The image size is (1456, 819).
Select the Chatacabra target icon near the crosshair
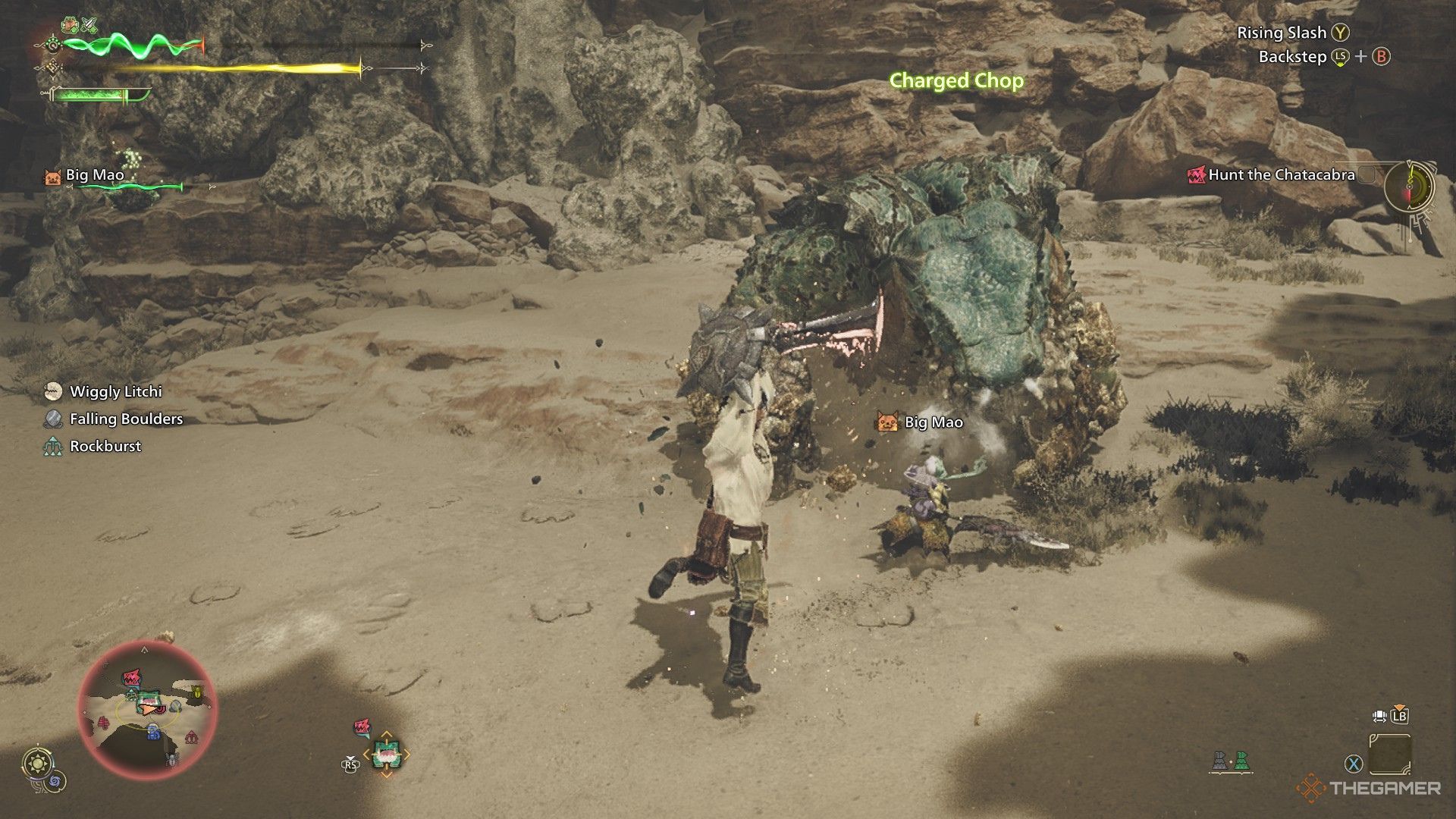pyautogui.click(x=387, y=754)
